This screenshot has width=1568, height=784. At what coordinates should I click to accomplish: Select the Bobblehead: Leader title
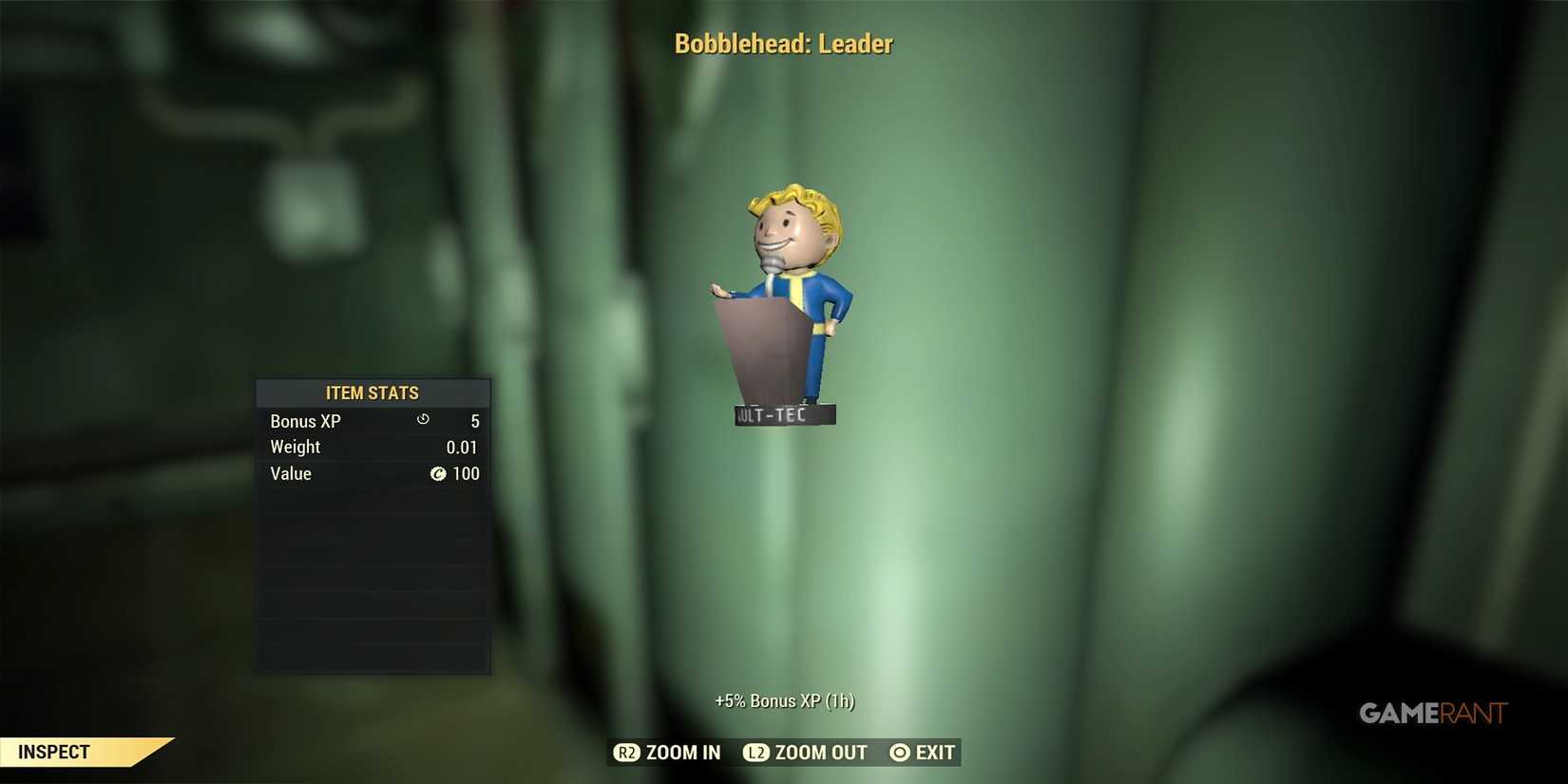click(x=783, y=43)
